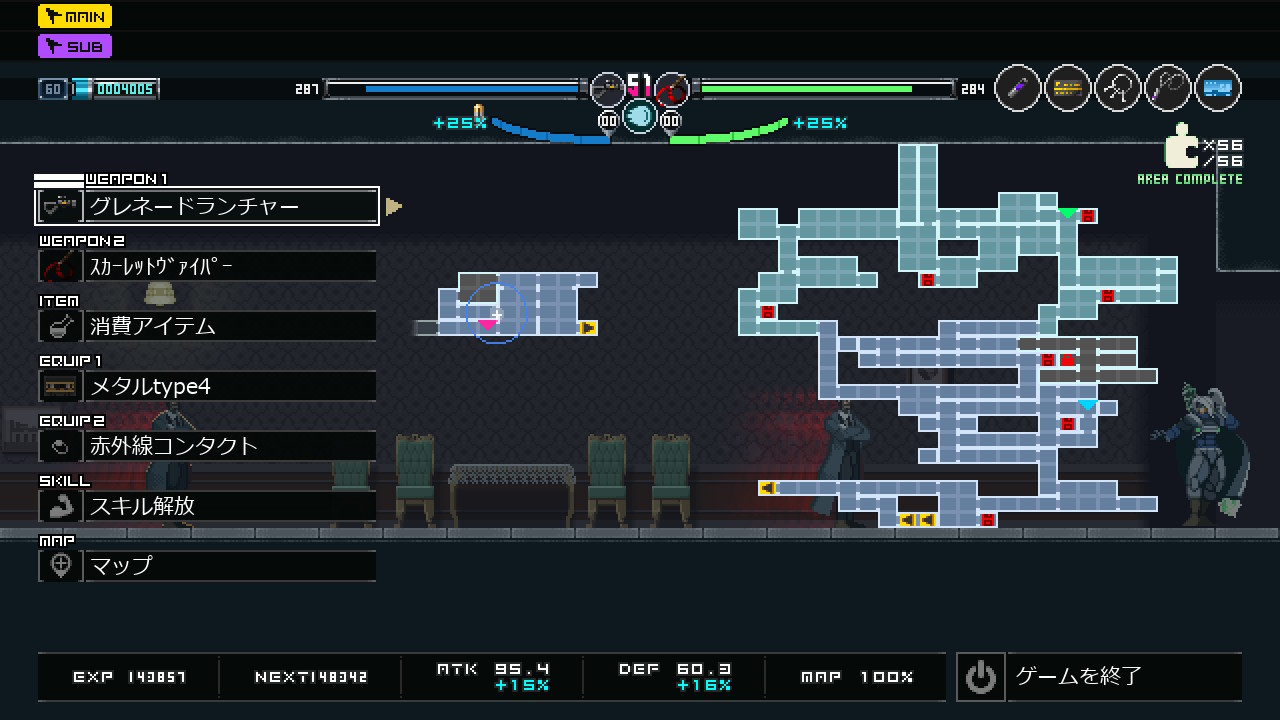The image size is (1280, 720).
Task: Click the purple blade icon in top-right HUD
Action: 1018,89
